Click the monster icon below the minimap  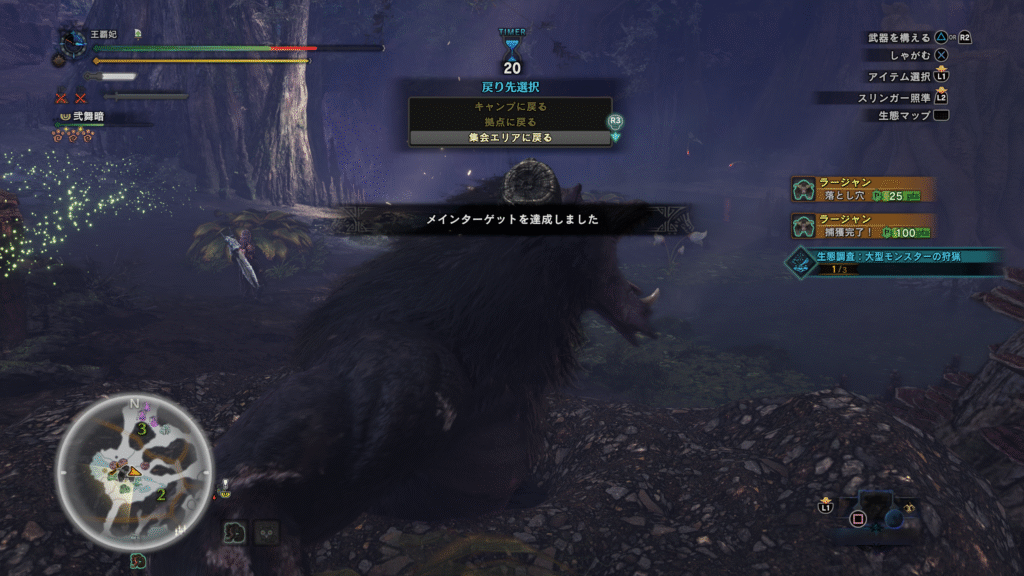pyautogui.click(x=135, y=561)
